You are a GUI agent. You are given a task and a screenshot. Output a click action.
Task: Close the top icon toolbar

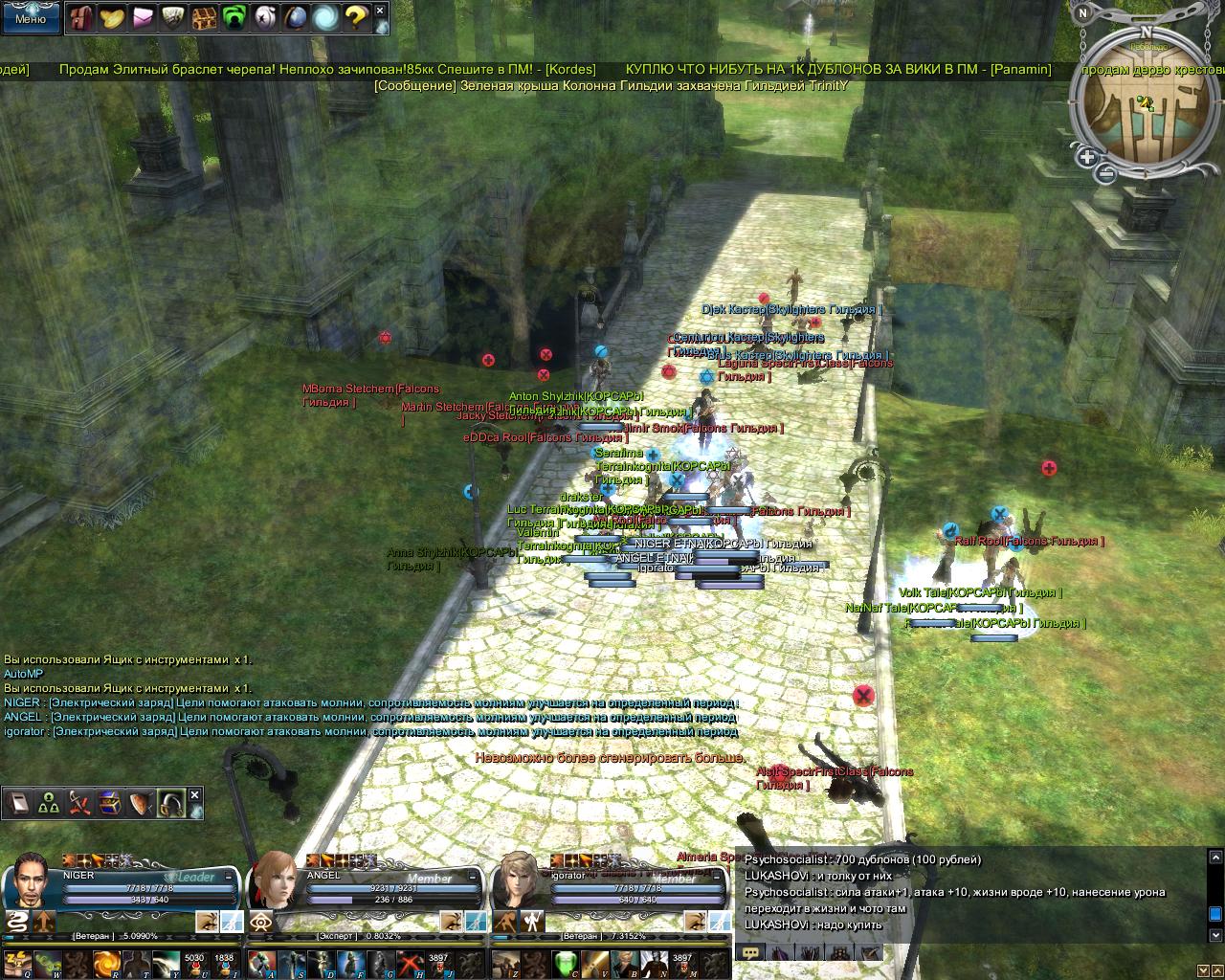click(380, 11)
